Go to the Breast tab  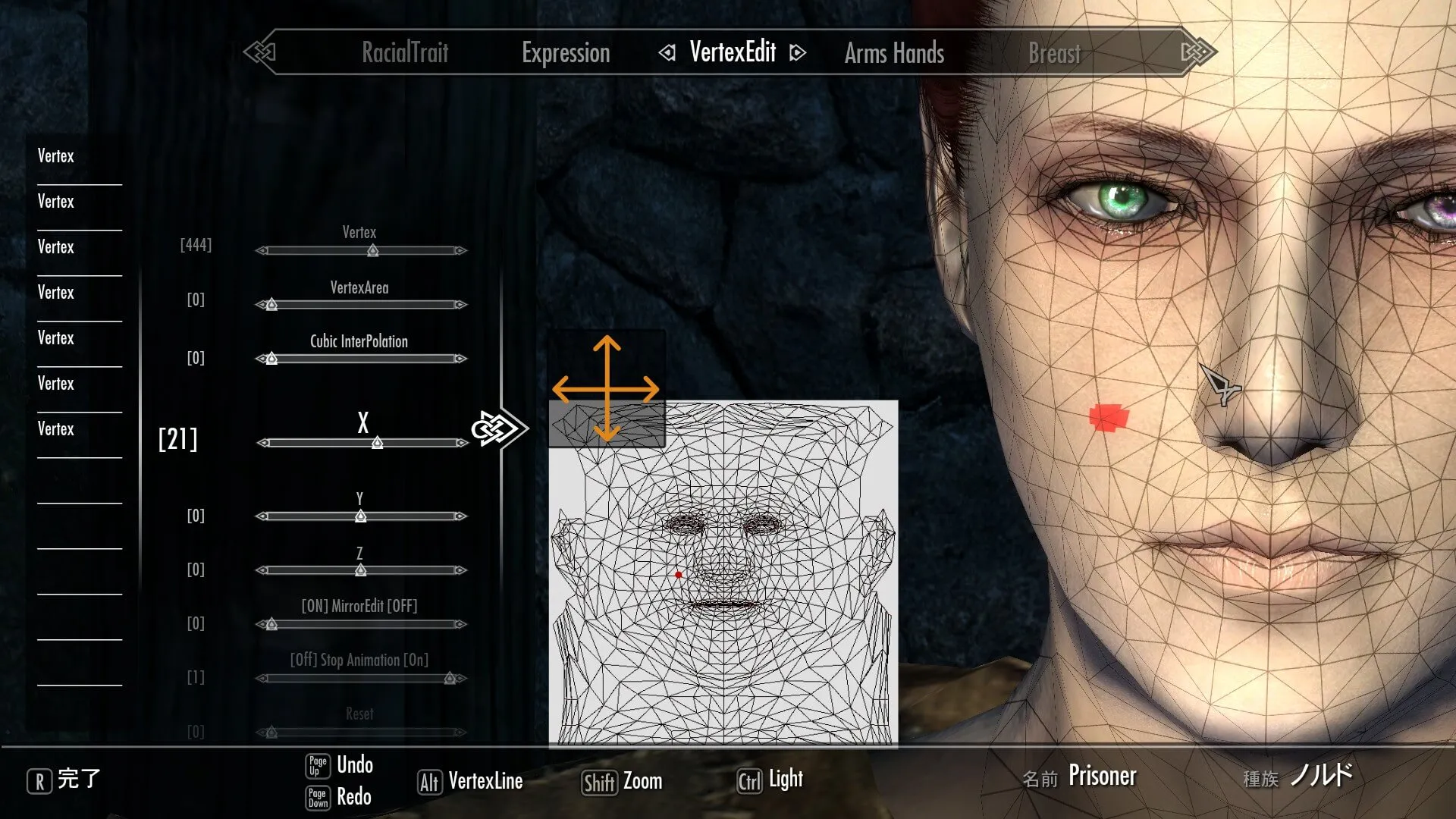(x=1054, y=53)
